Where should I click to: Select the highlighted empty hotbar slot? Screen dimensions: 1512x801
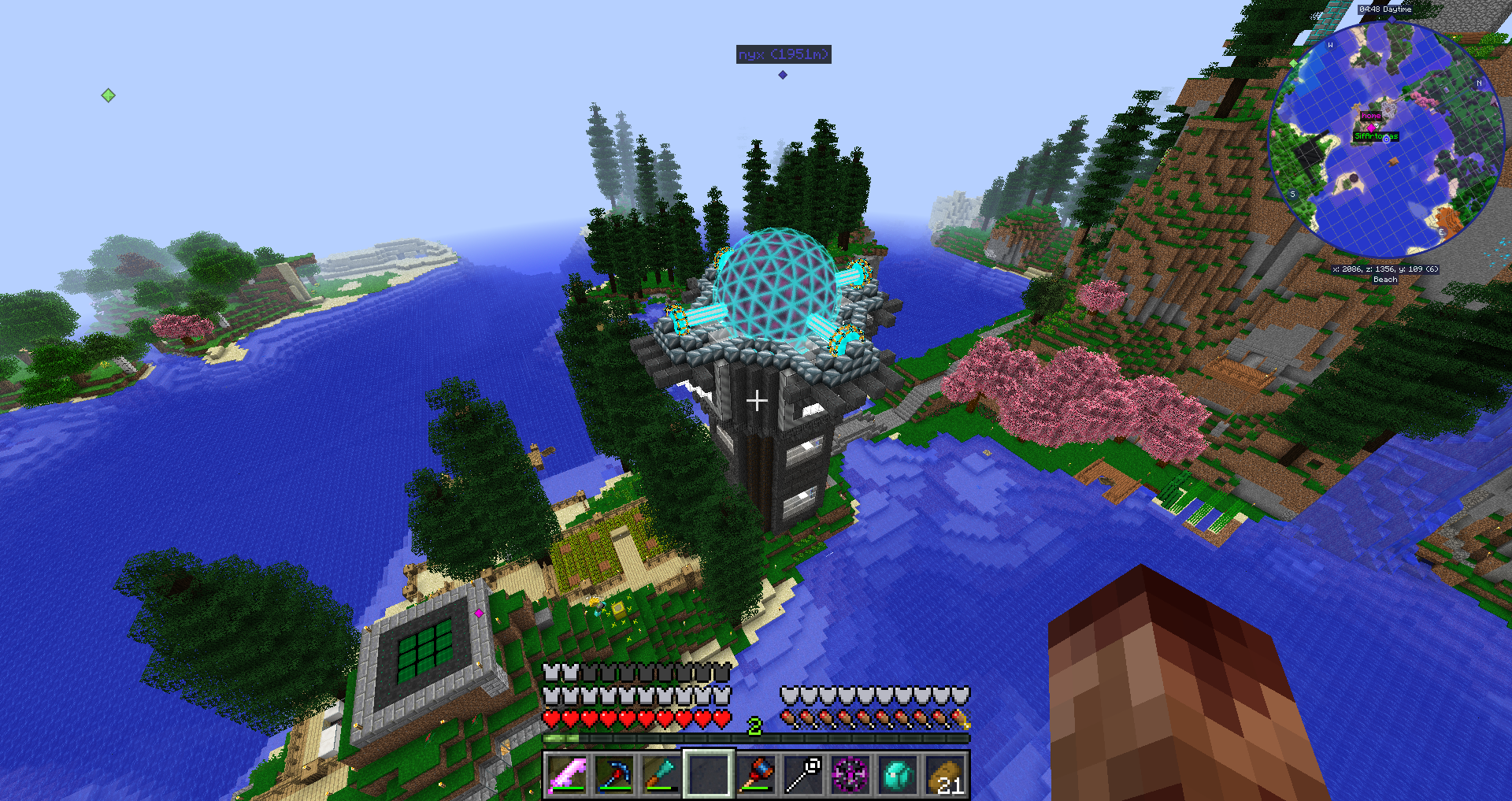click(x=709, y=774)
